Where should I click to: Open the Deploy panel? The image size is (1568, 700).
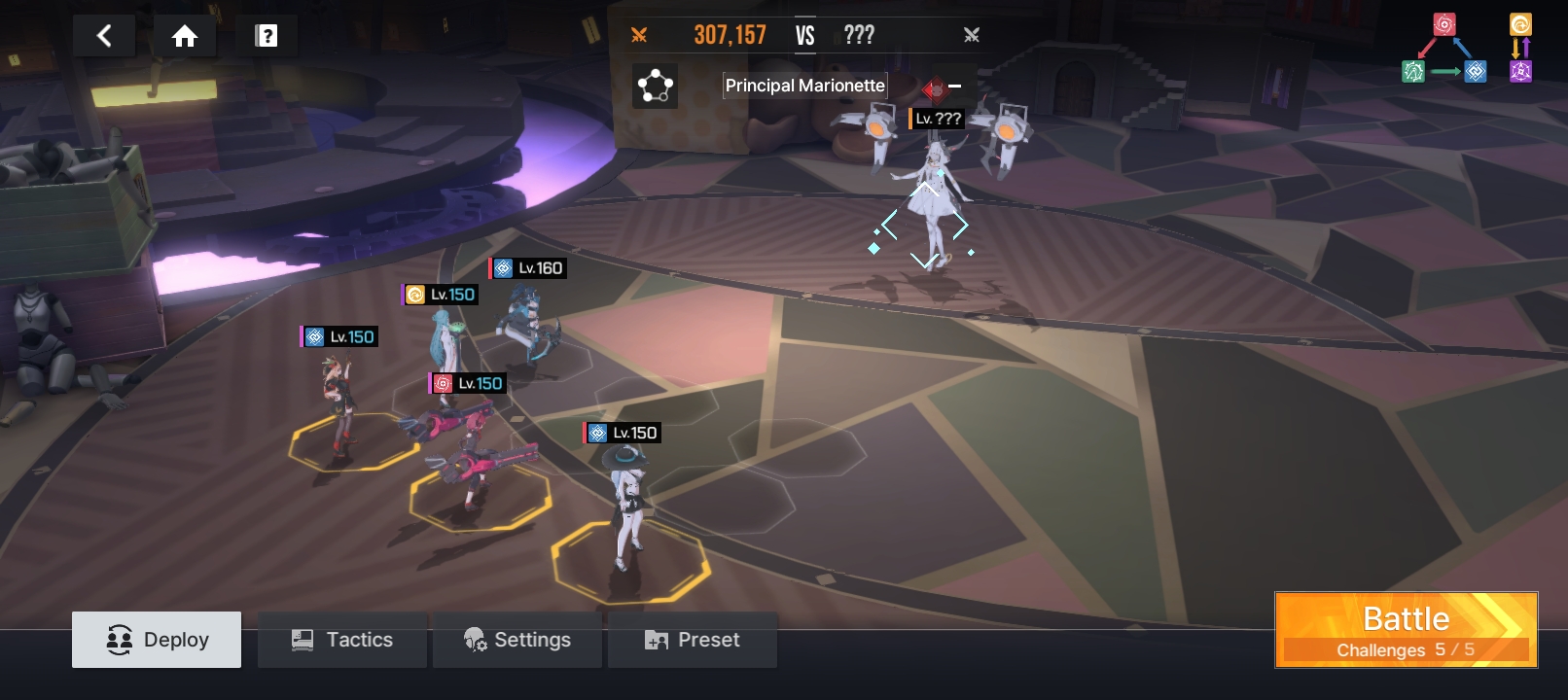coord(157,640)
